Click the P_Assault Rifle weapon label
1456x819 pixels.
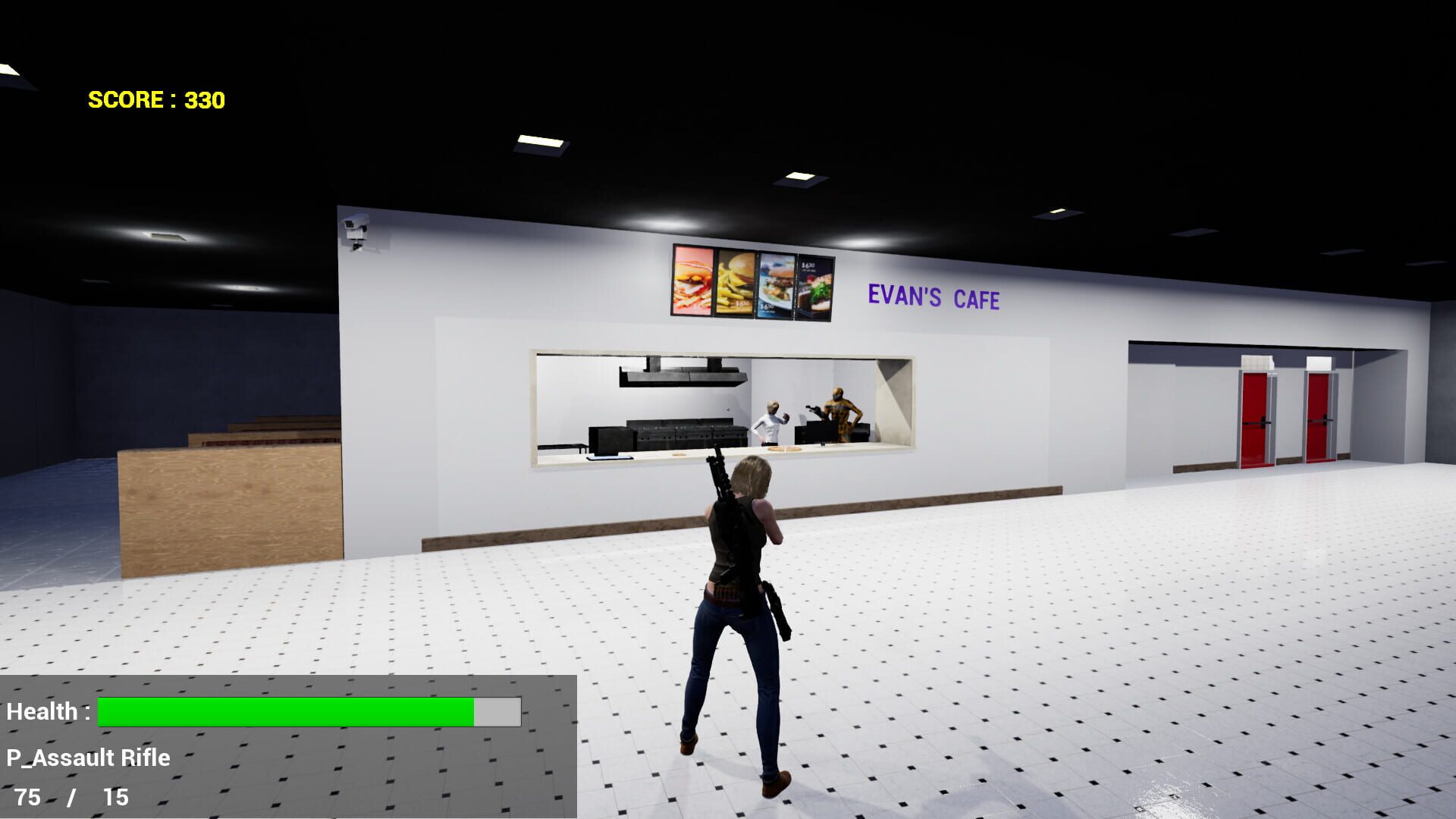click(87, 757)
